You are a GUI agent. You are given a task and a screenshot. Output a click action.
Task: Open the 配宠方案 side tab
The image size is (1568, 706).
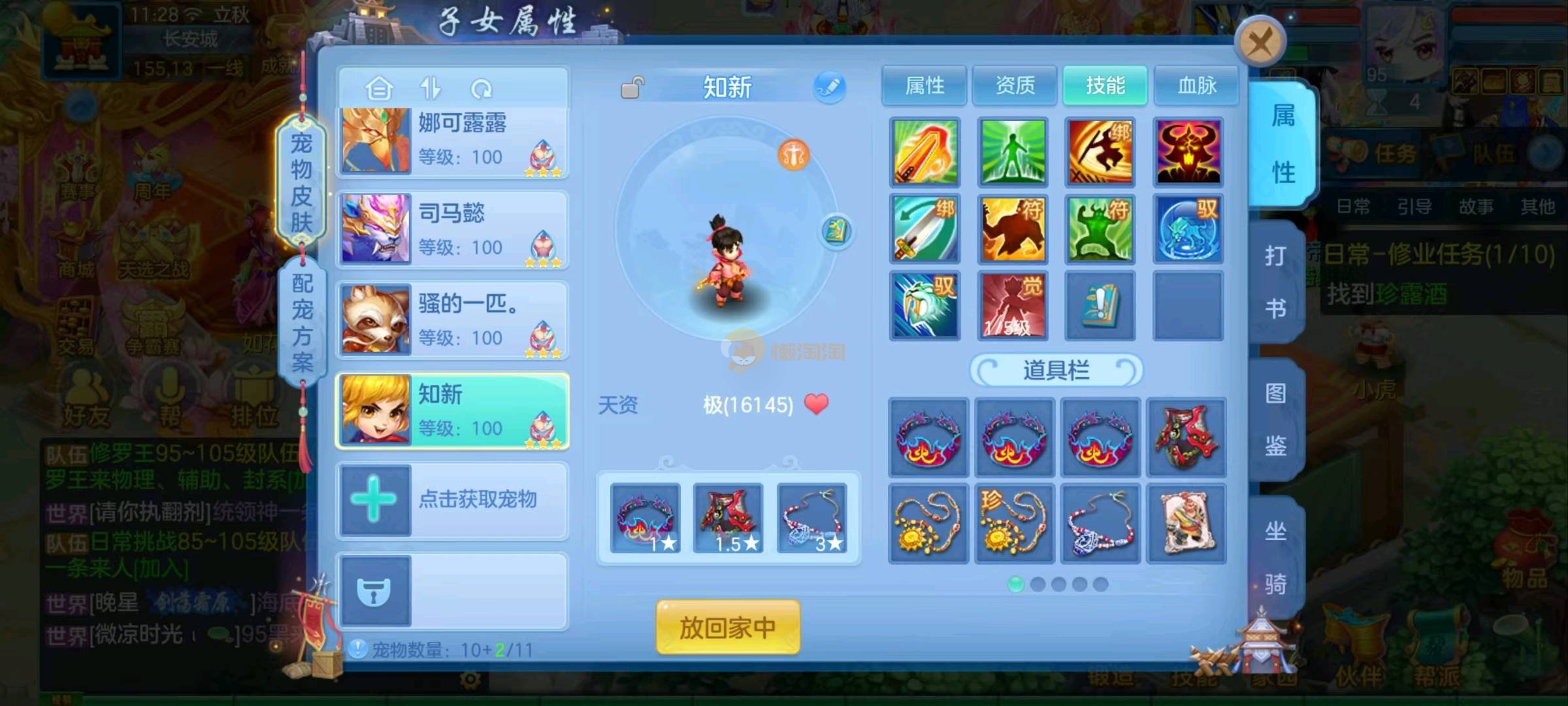tap(302, 322)
